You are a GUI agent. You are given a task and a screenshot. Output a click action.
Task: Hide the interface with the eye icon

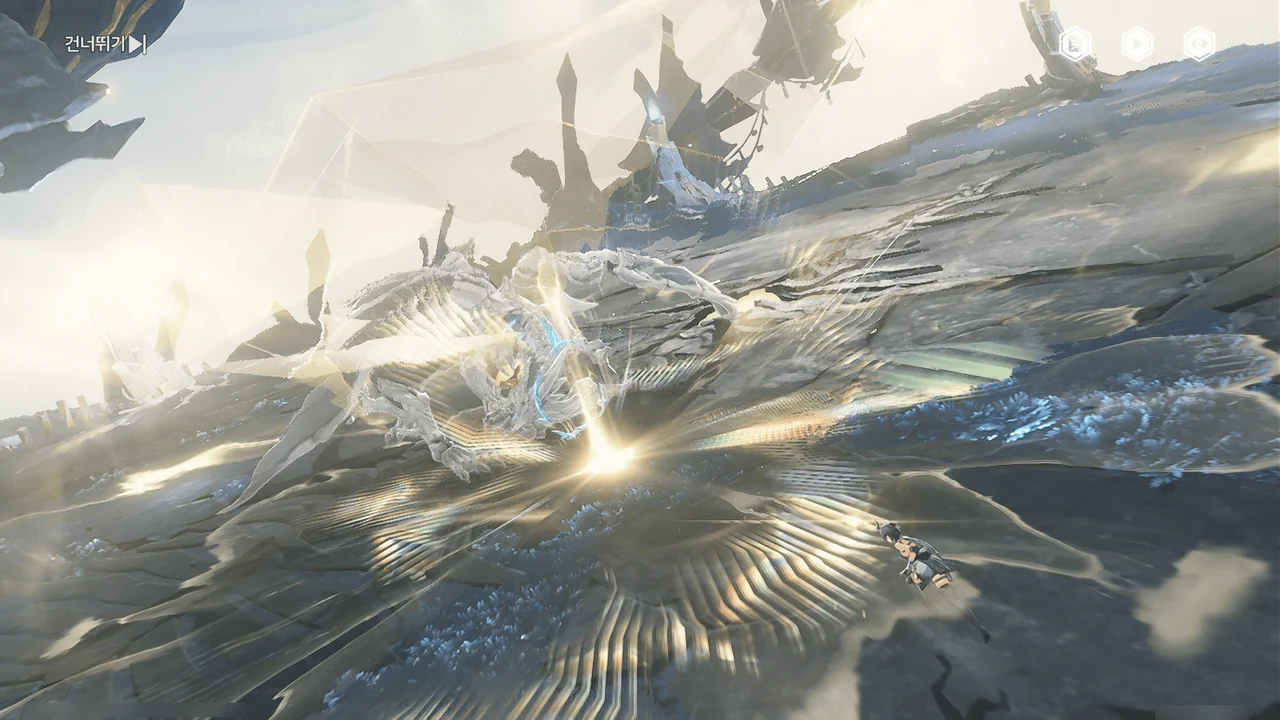(x=1199, y=44)
